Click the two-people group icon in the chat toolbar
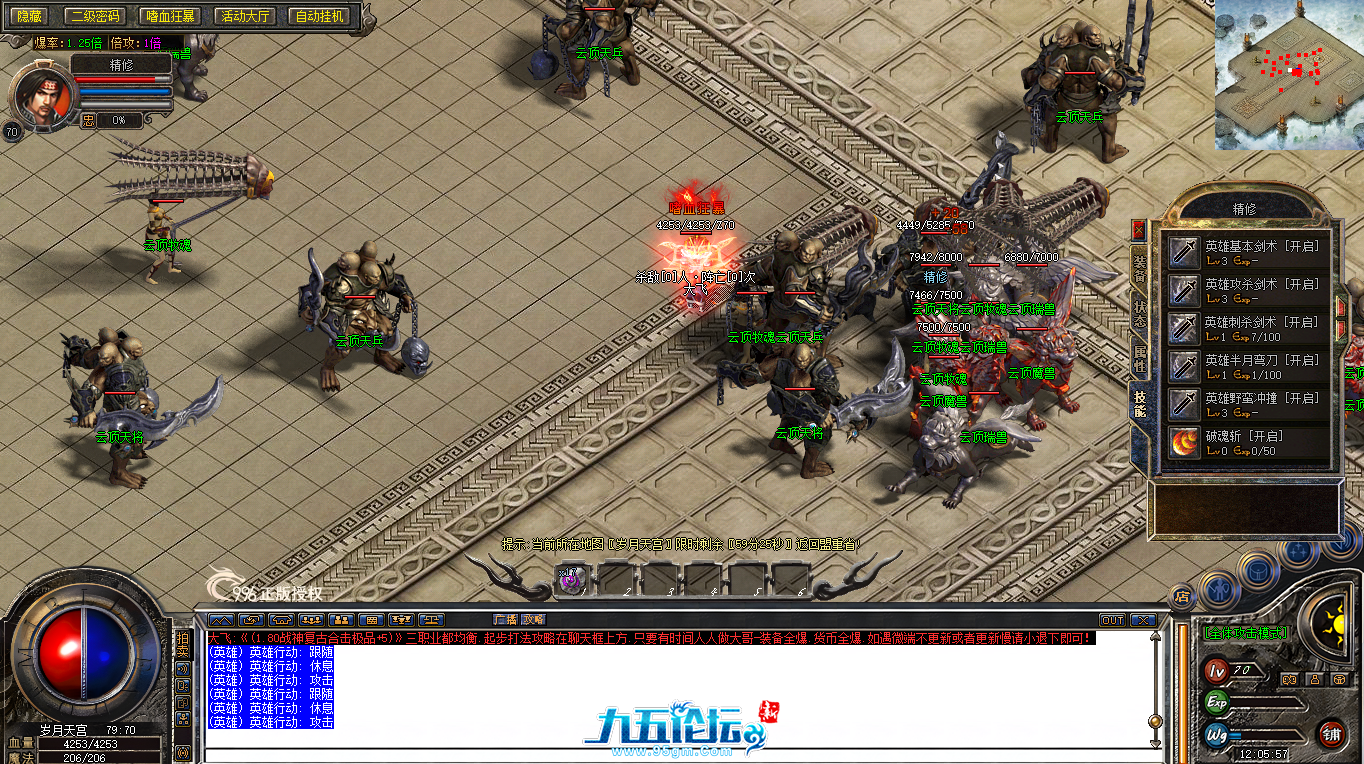This screenshot has height=764, width=1364. pyautogui.click(x=341, y=621)
